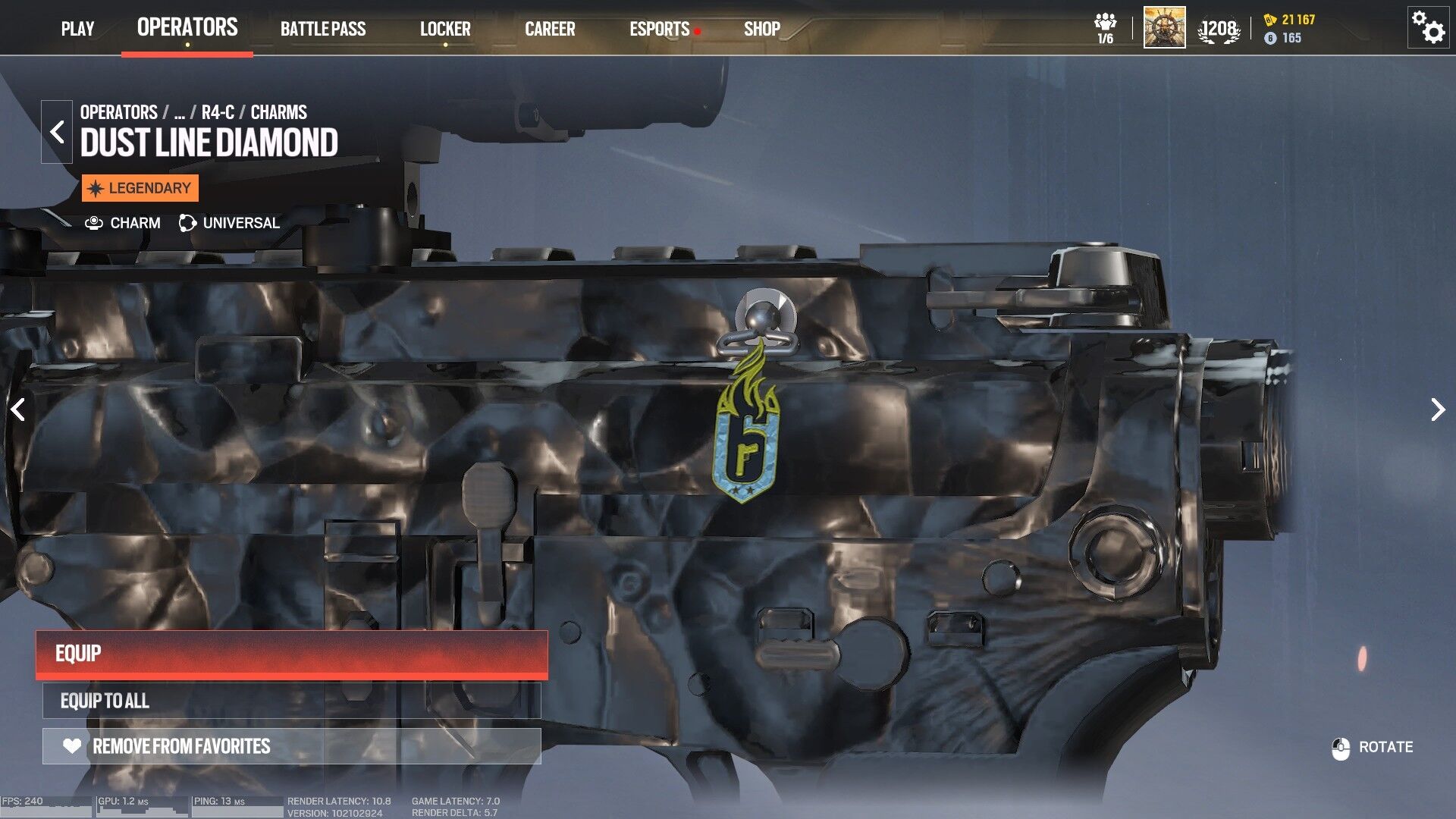Equip the Dust Line Diamond charm
1456x819 pixels.
point(292,654)
